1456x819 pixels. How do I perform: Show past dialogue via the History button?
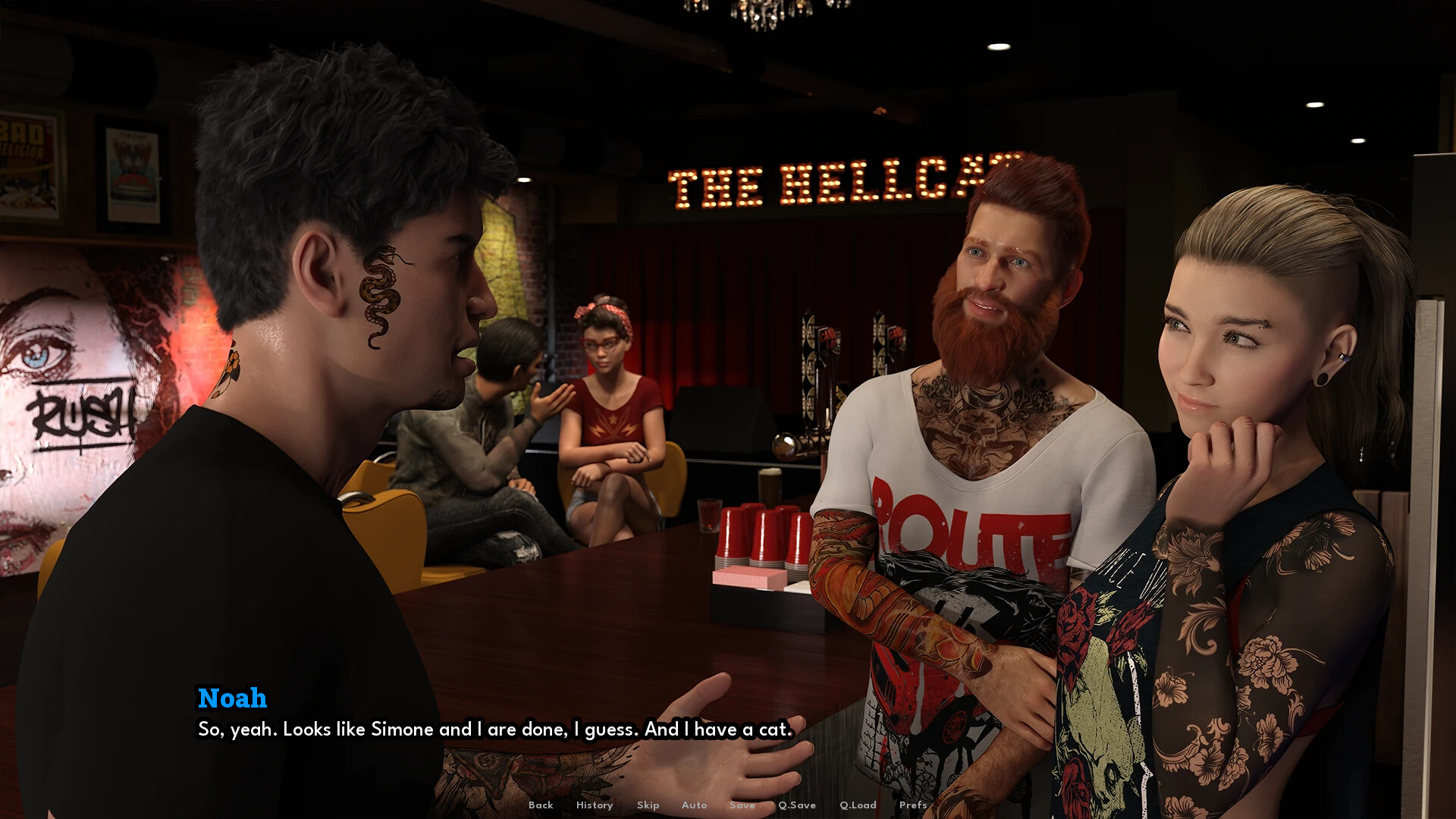point(594,805)
